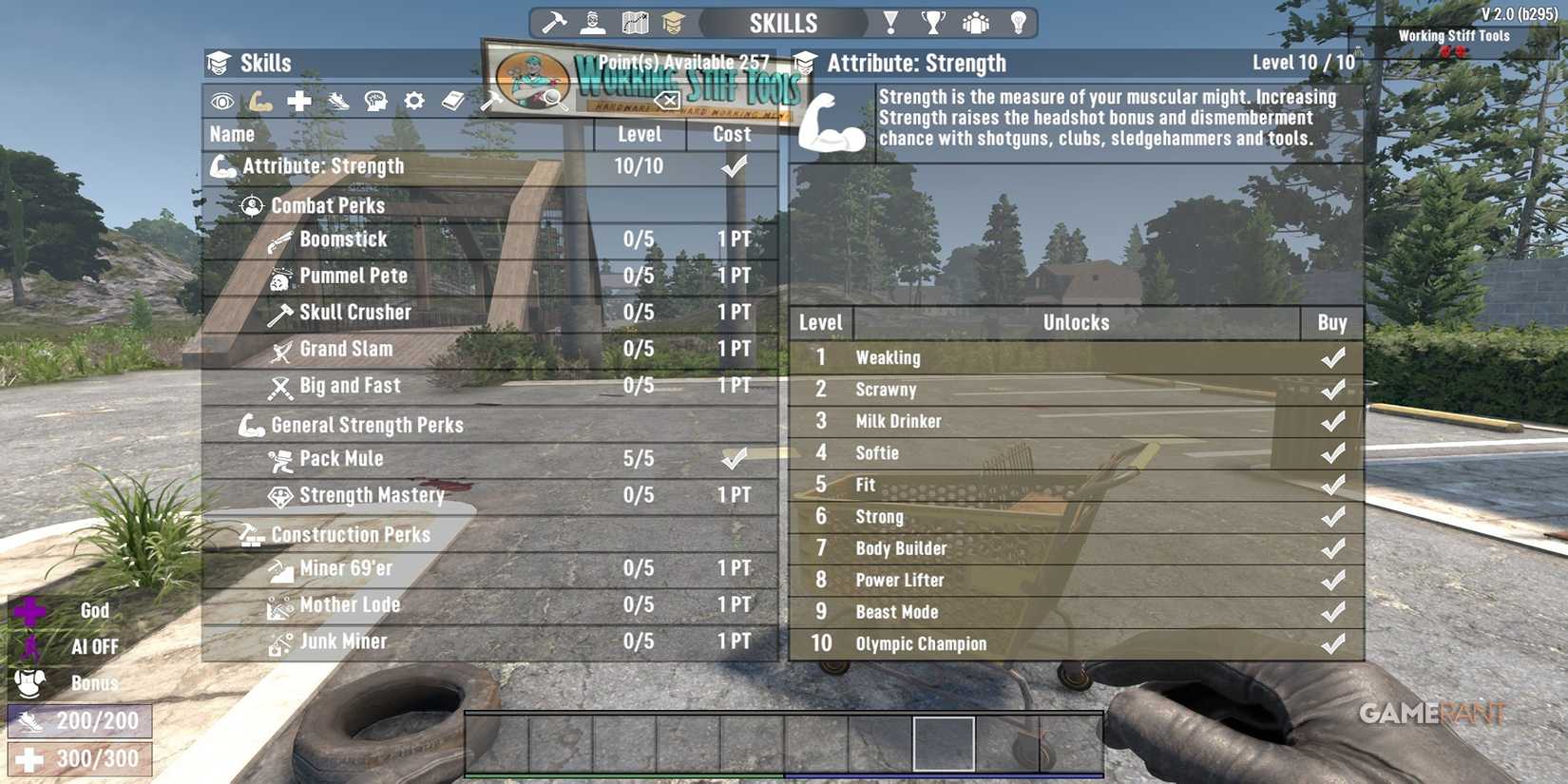This screenshot has height=784, width=1568.
Task: Click the Weakling level 1 checkmark
Action: tap(1330, 357)
